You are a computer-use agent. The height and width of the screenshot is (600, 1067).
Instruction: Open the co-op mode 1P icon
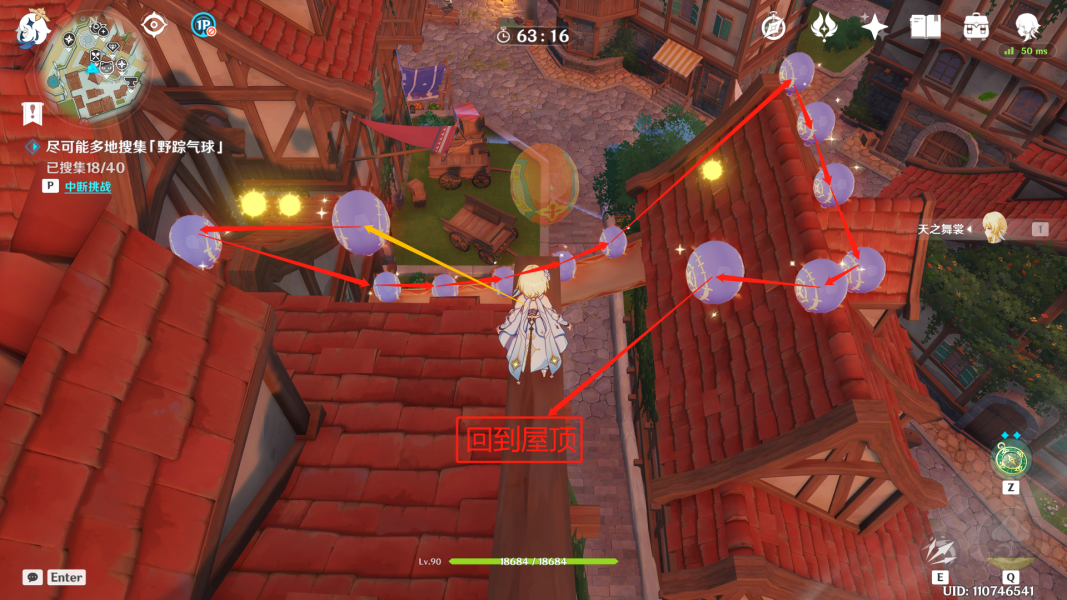coord(203,25)
